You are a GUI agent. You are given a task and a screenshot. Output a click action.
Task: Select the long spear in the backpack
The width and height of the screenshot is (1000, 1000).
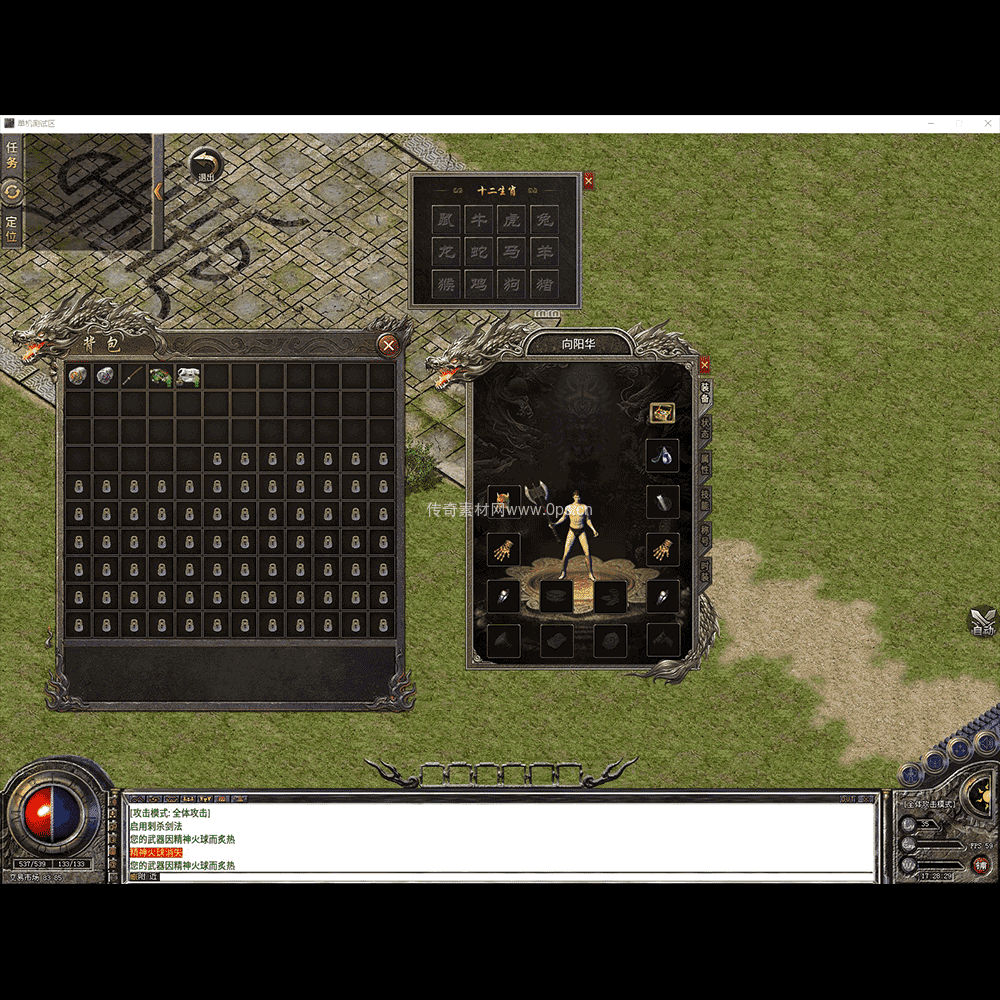(x=133, y=376)
